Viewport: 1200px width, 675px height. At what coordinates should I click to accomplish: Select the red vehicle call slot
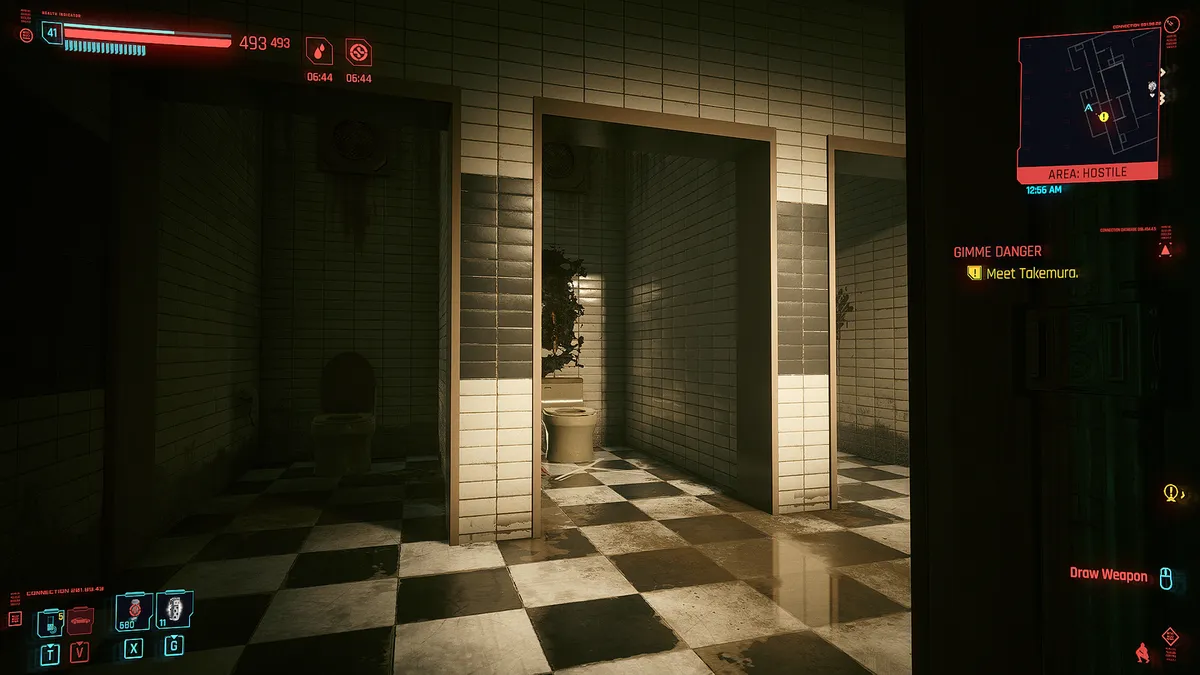pos(80,621)
